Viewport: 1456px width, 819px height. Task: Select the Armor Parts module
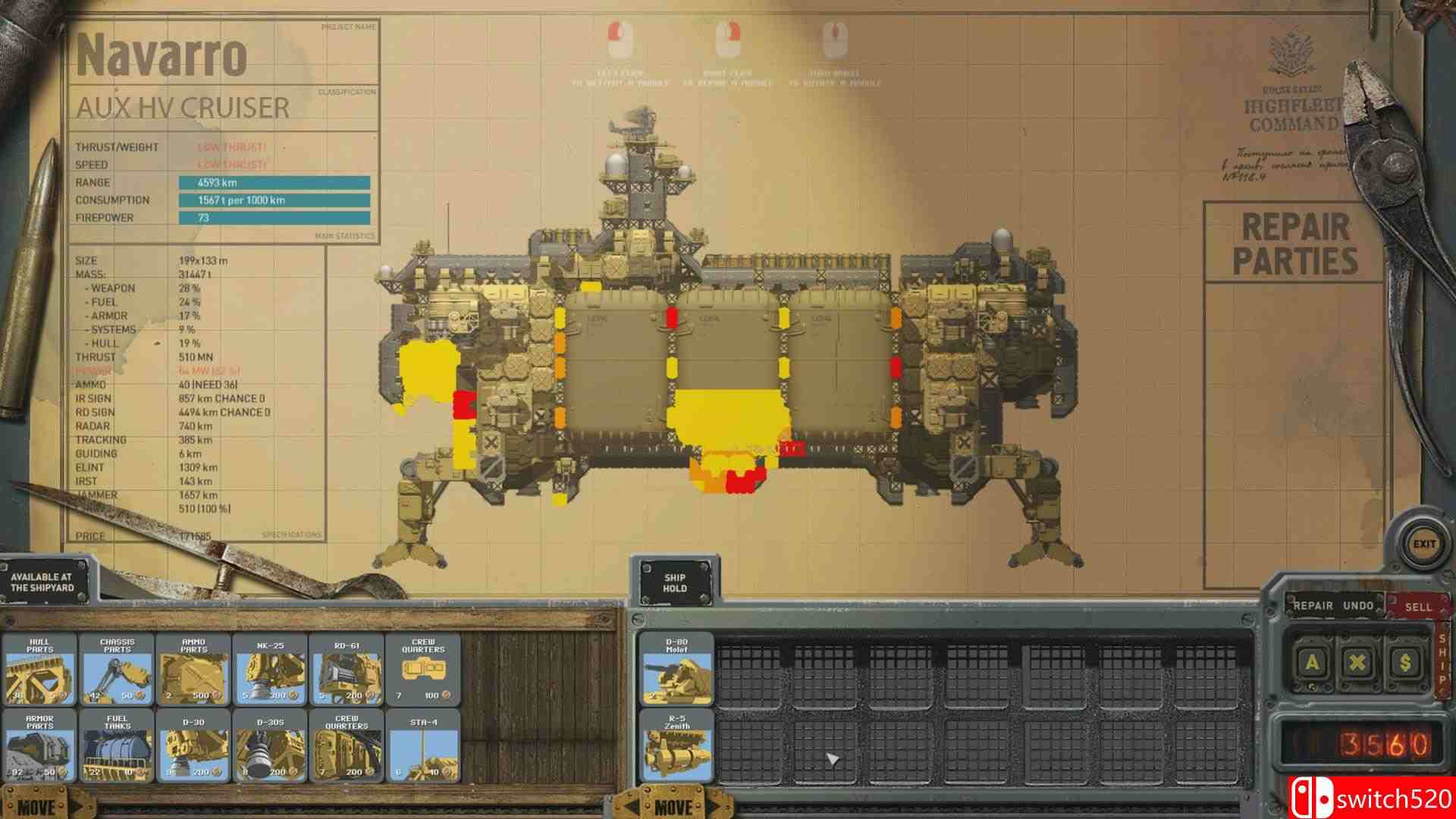39,747
